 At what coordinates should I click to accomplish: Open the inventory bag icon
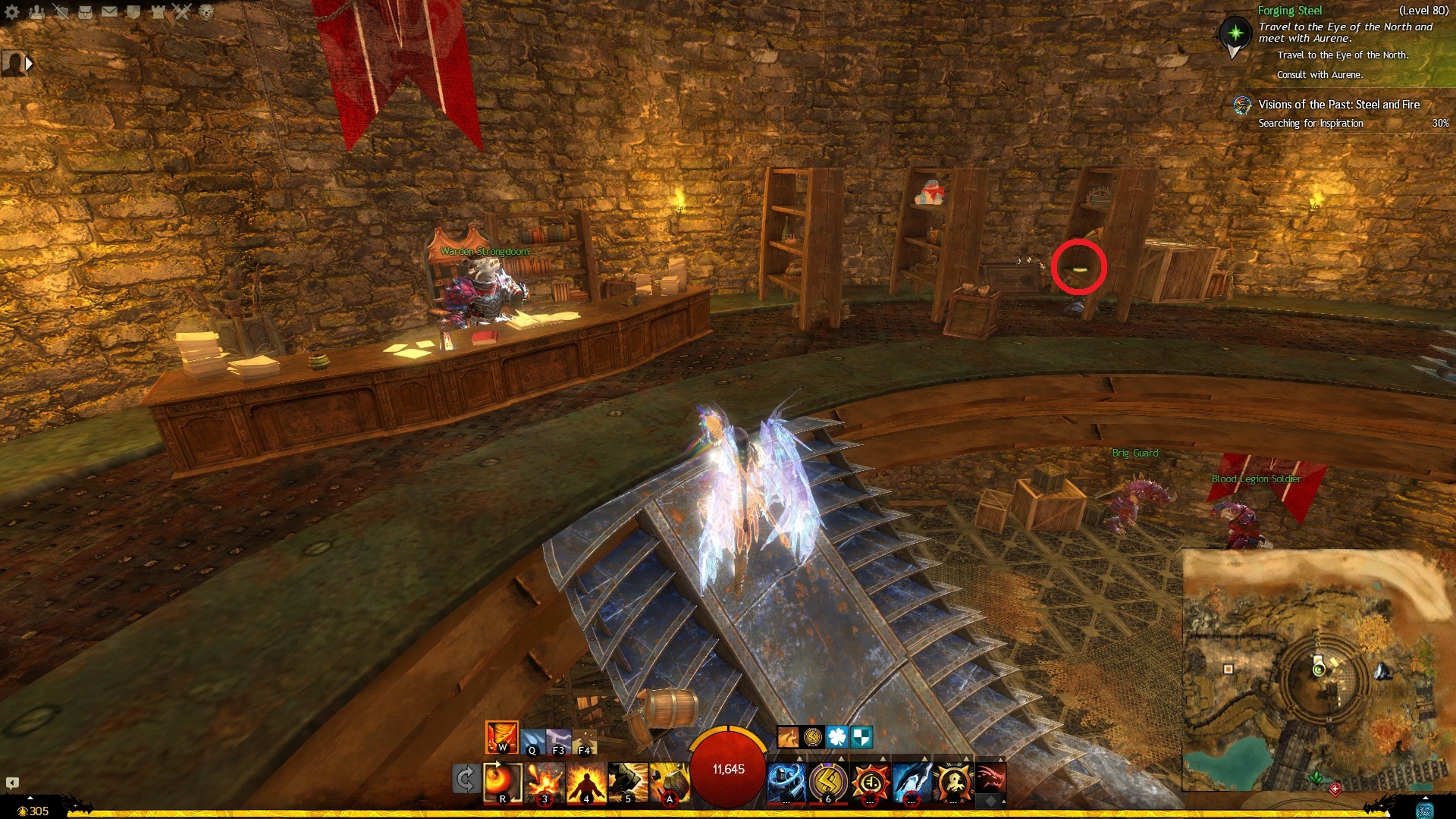[x=86, y=11]
